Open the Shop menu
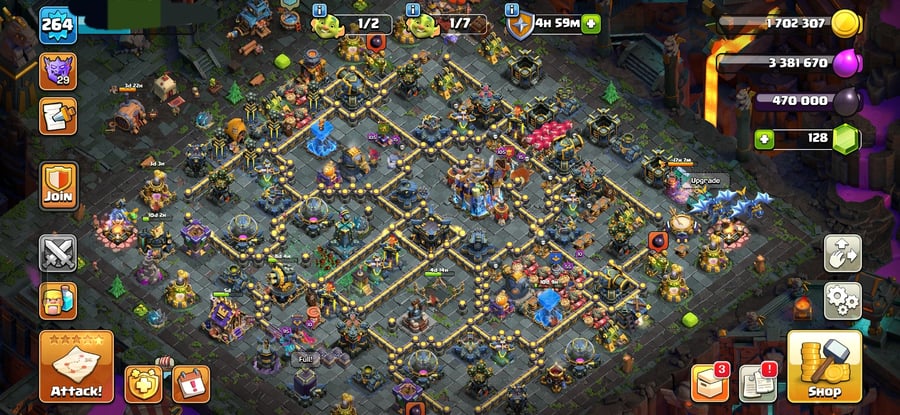900x415 pixels. 824,367
